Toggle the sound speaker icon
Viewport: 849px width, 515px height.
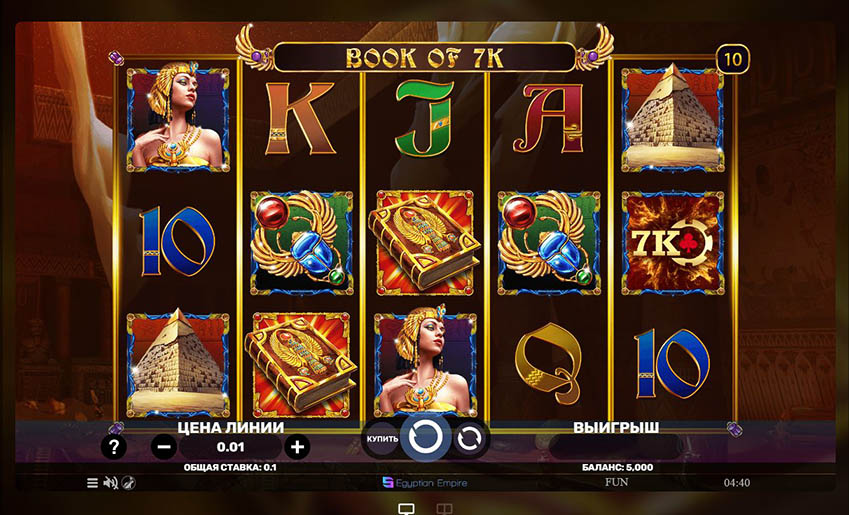pos(110,483)
